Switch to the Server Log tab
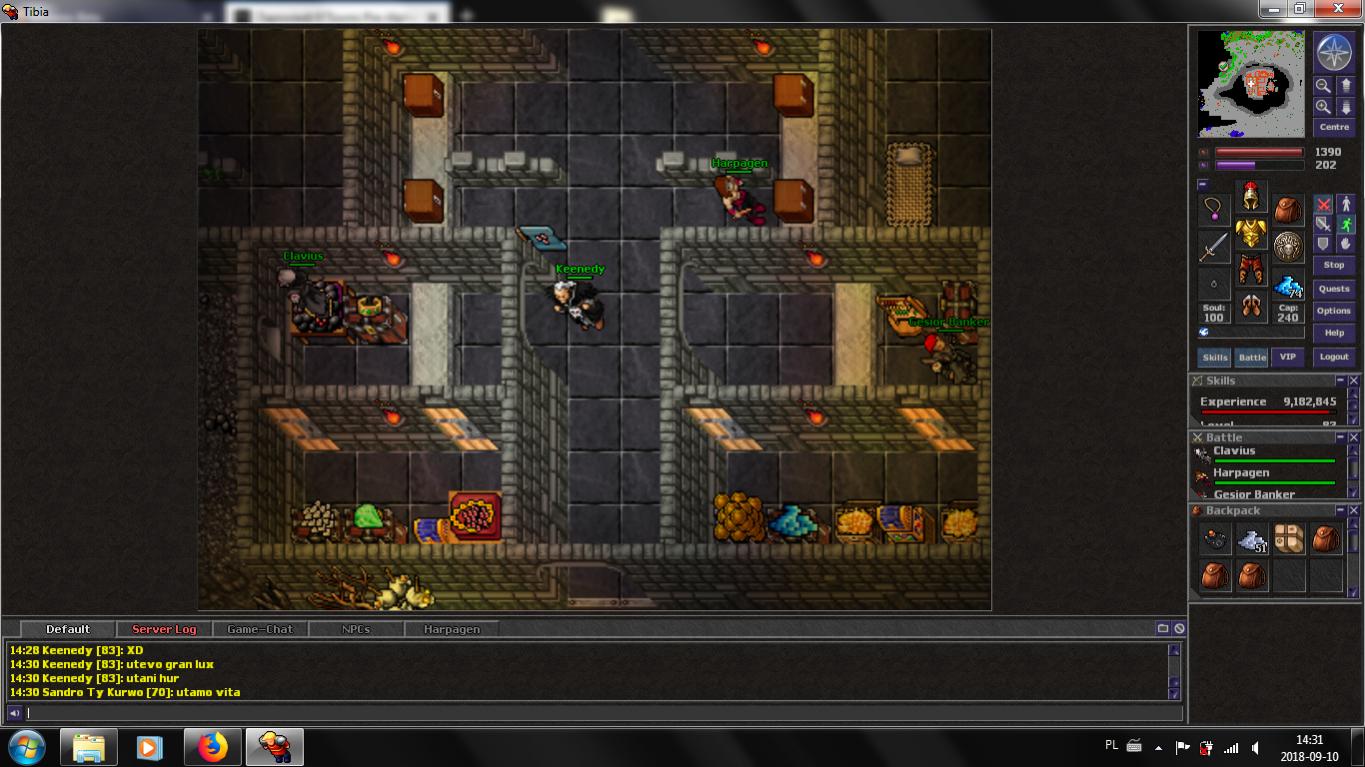Screen dimensions: 1365x767 164,629
